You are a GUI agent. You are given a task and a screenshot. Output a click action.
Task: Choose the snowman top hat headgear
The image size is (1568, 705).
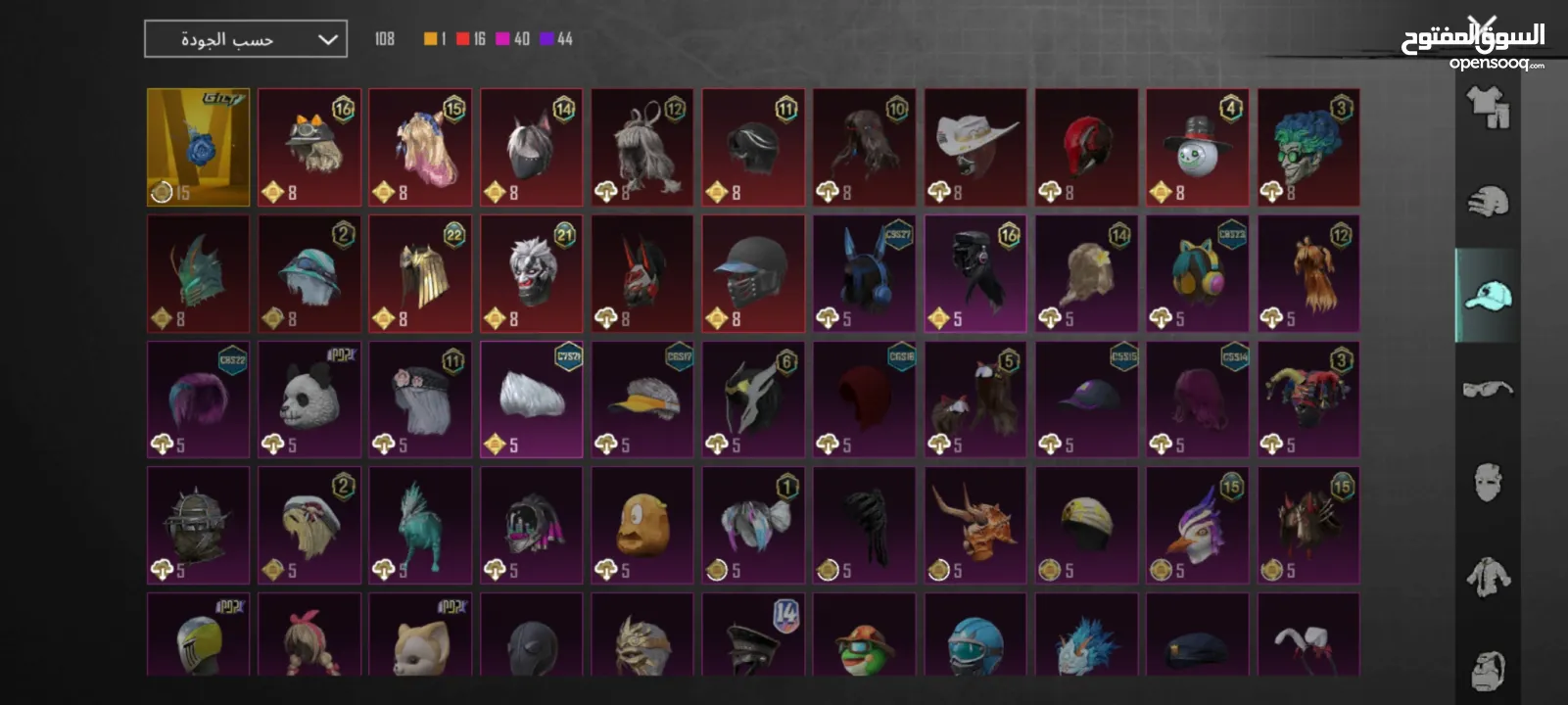pyautogui.click(x=1197, y=147)
